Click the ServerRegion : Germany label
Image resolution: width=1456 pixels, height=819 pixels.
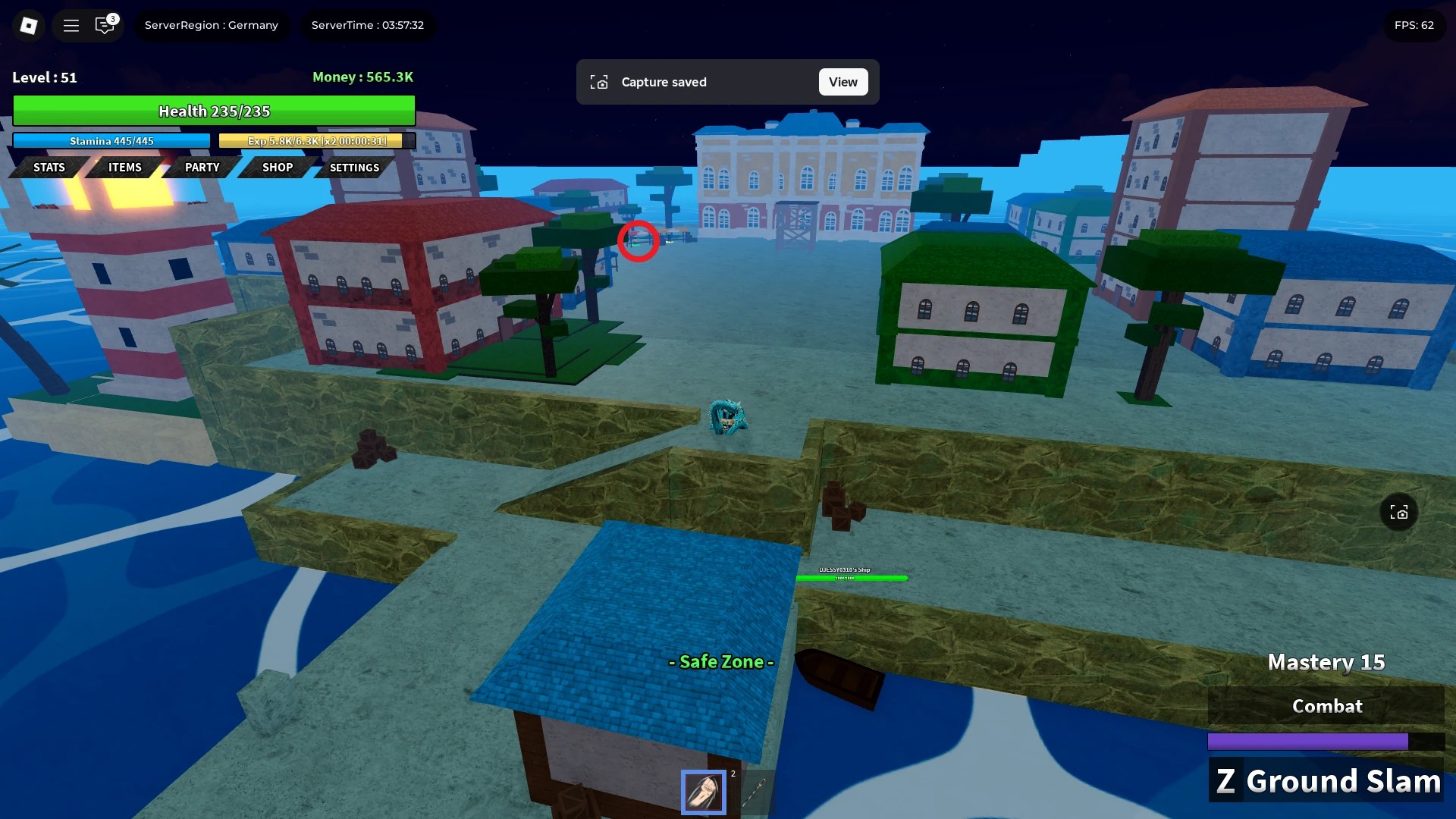click(x=212, y=25)
